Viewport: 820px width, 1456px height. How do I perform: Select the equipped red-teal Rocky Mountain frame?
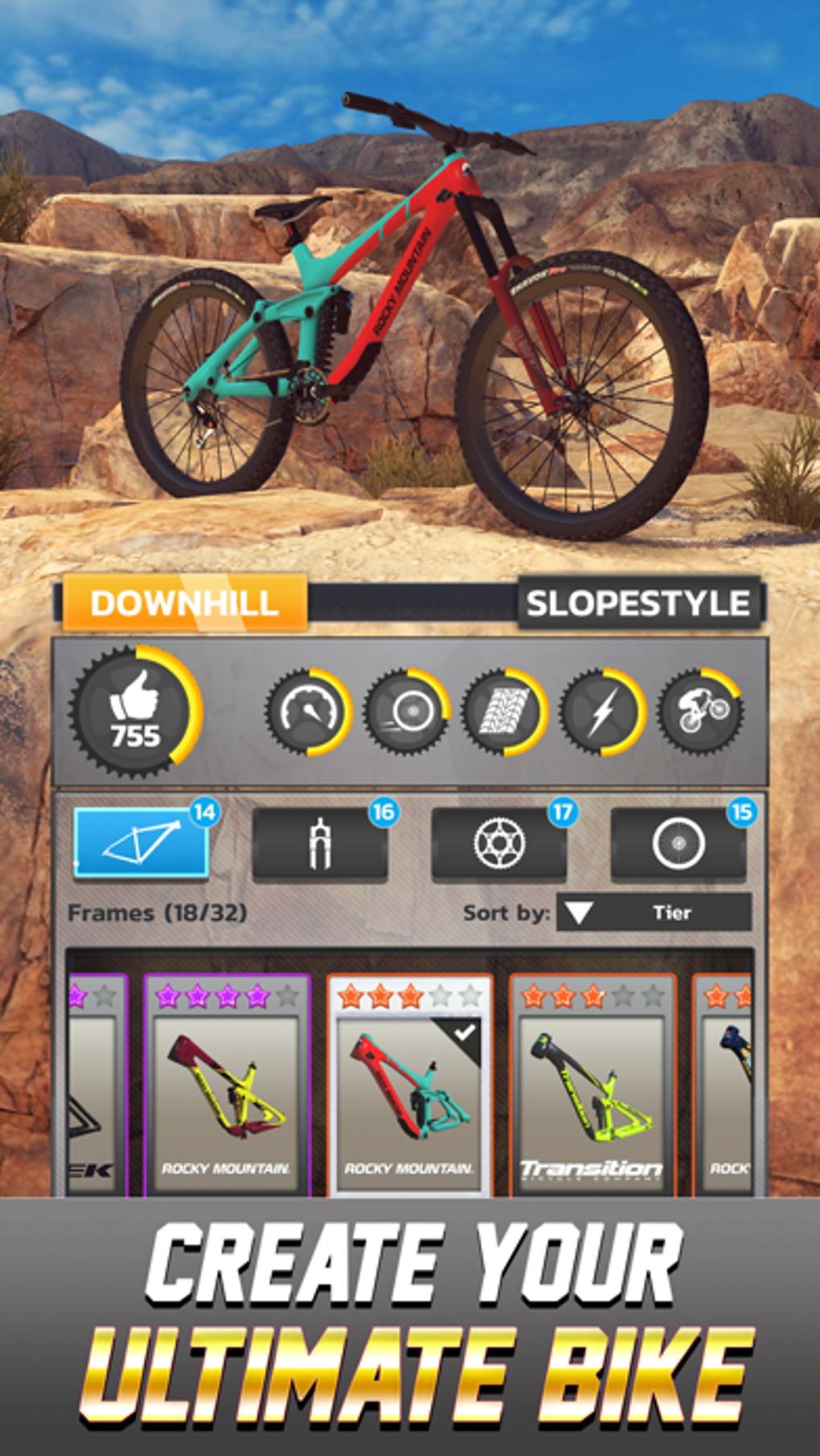coord(409,1085)
